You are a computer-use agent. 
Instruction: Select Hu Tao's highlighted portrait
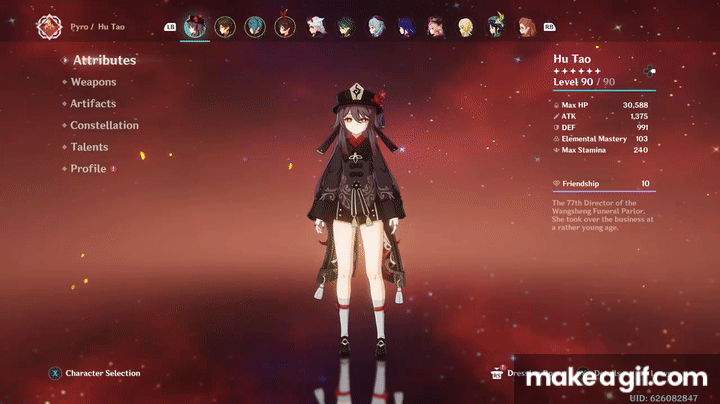point(195,26)
